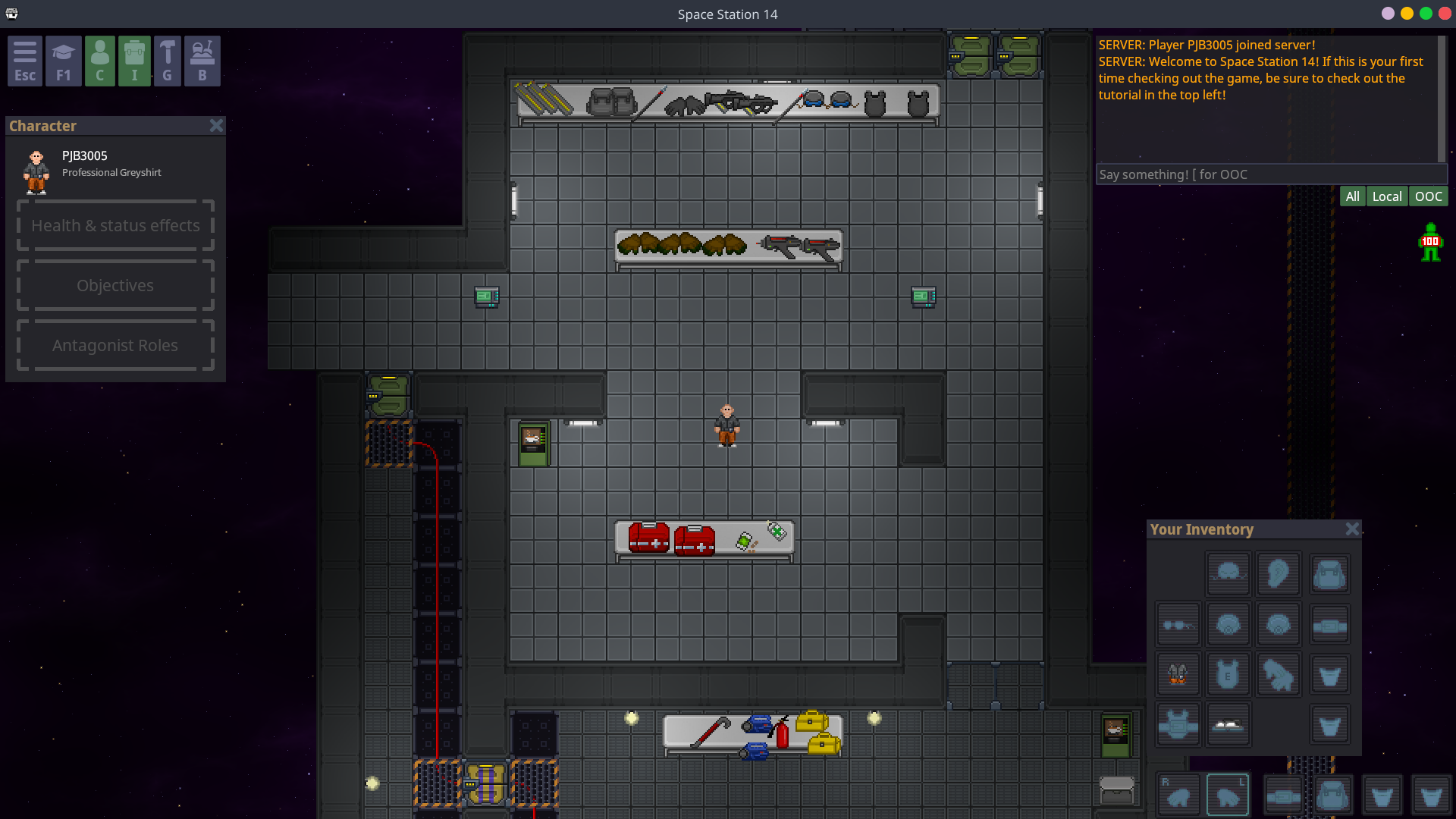Close the Your Inventory window
This screenshot has height=819, width=1456.
point(1352,529)
